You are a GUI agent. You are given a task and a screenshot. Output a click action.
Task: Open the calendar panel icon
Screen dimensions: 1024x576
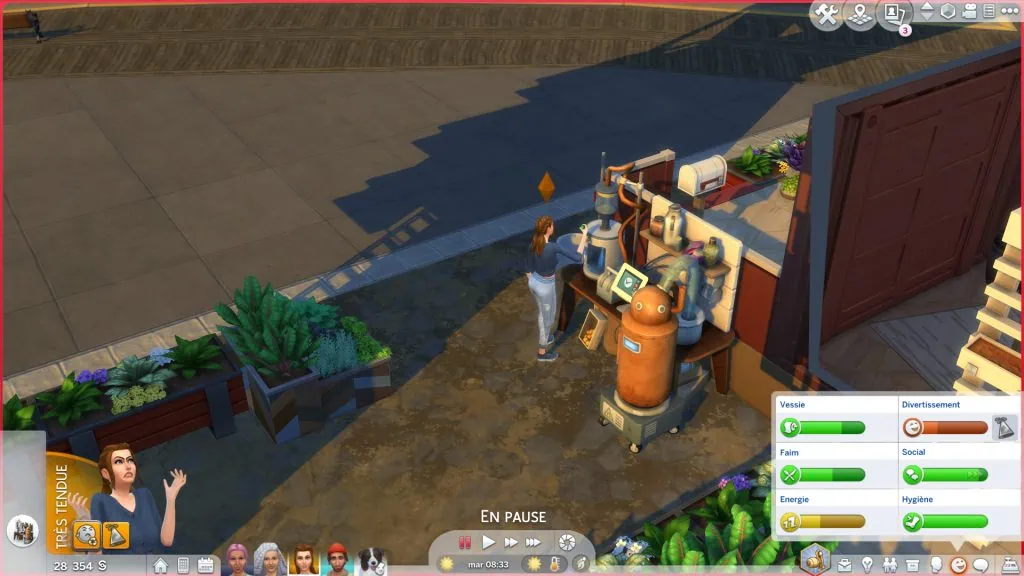point(206,565)
